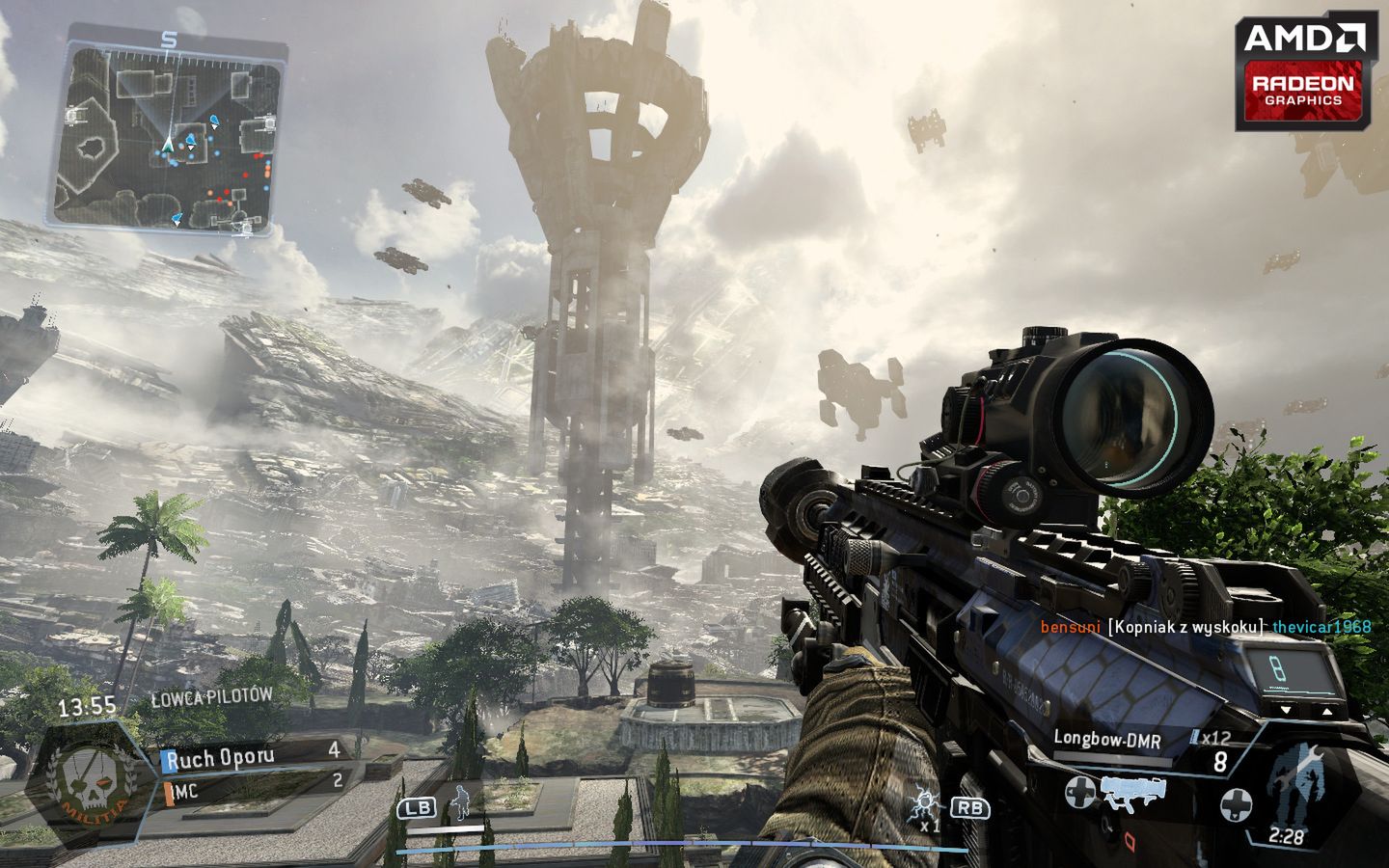Image resolution: width=1389 pixels, height=868 pixels.
Task: Click the AMD Radeon Graphics overlay logo
Action: pyautogui.click(x=1302, y=75)
